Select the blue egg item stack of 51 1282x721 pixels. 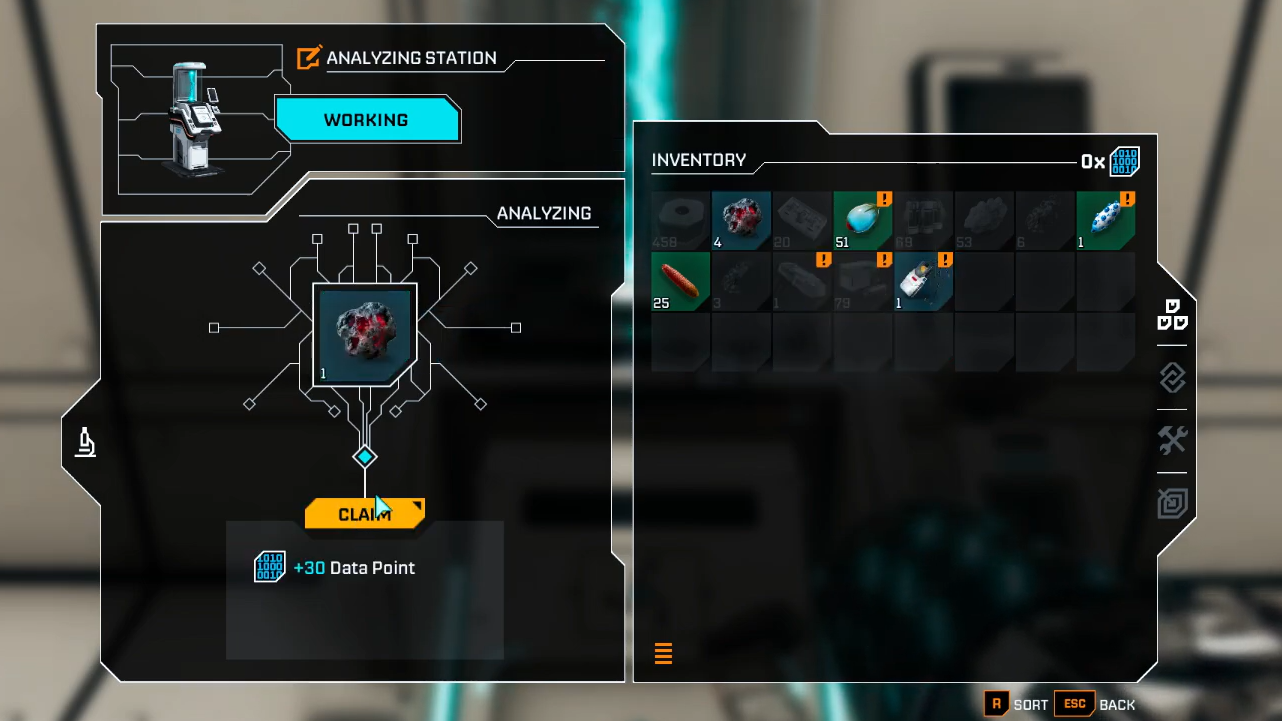tap(862, 221)
